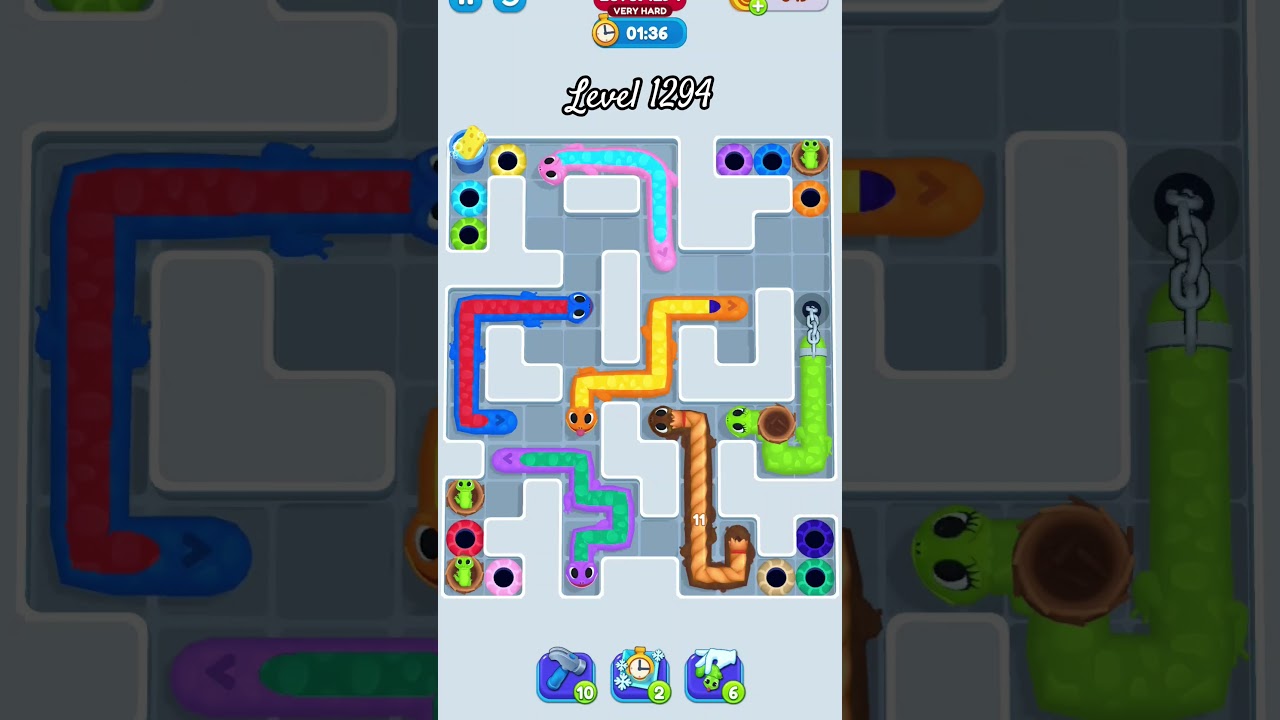Viewport: 1280px width, 720px height.
Task: Tap the coin stack icon
Action: tap(742, 6)
